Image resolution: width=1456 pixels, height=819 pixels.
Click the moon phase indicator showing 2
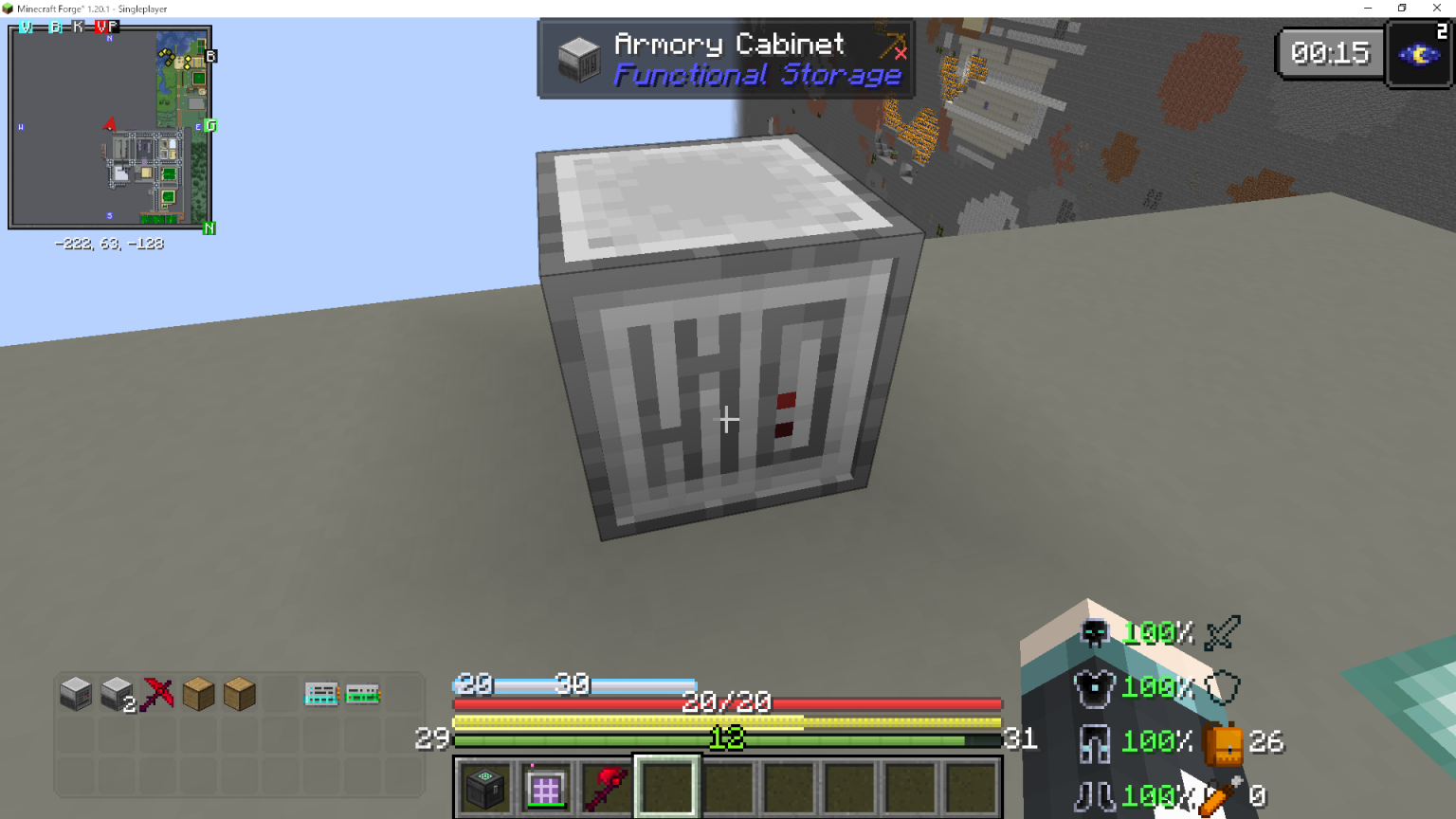1418,53
